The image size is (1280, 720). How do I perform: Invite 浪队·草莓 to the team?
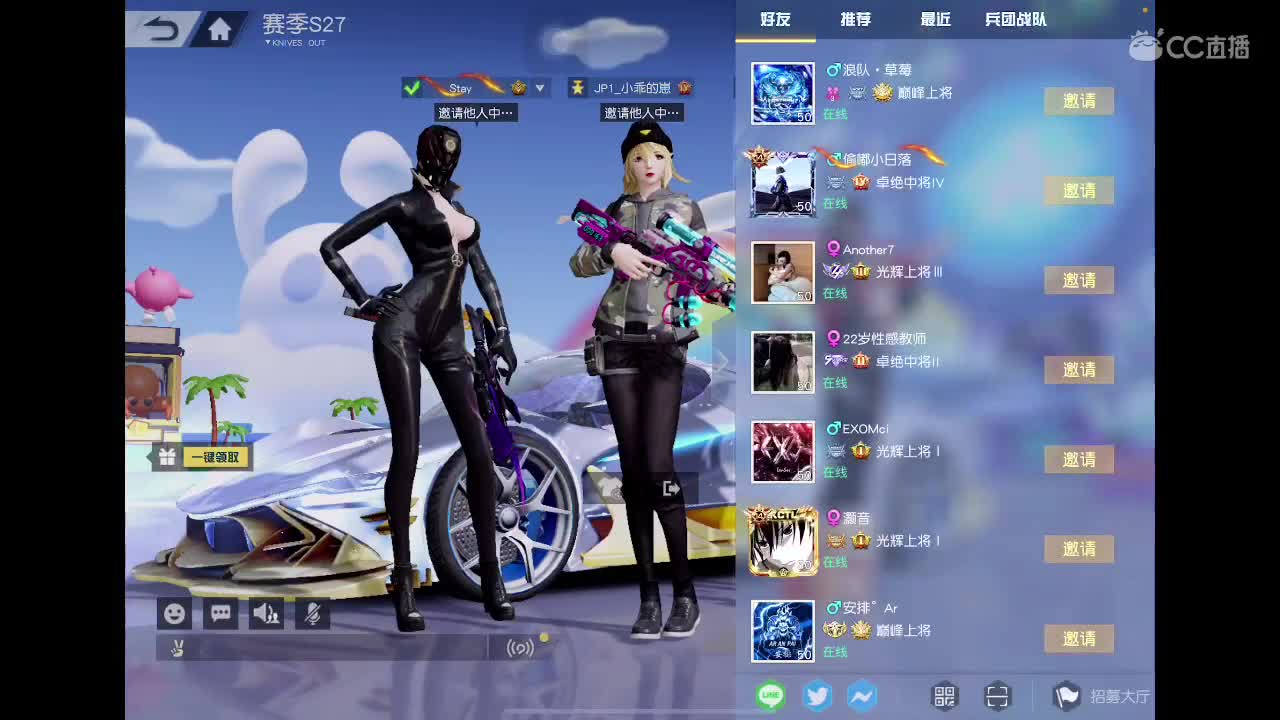coord(1078,101)
